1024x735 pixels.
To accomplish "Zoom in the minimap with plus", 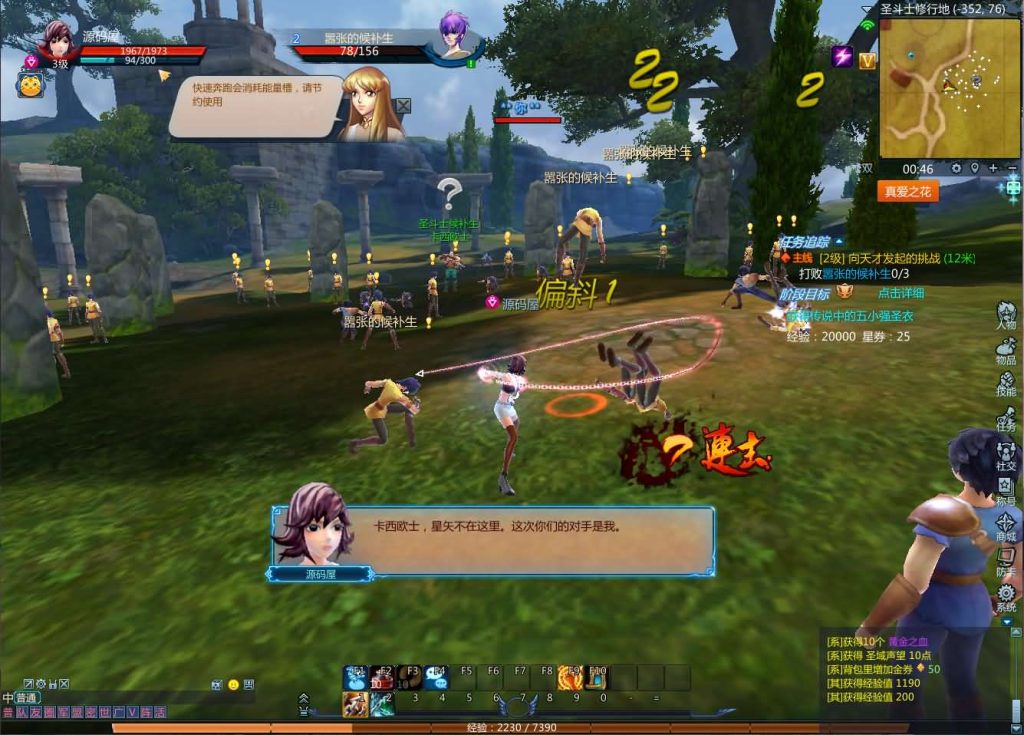I will (993, 169).
